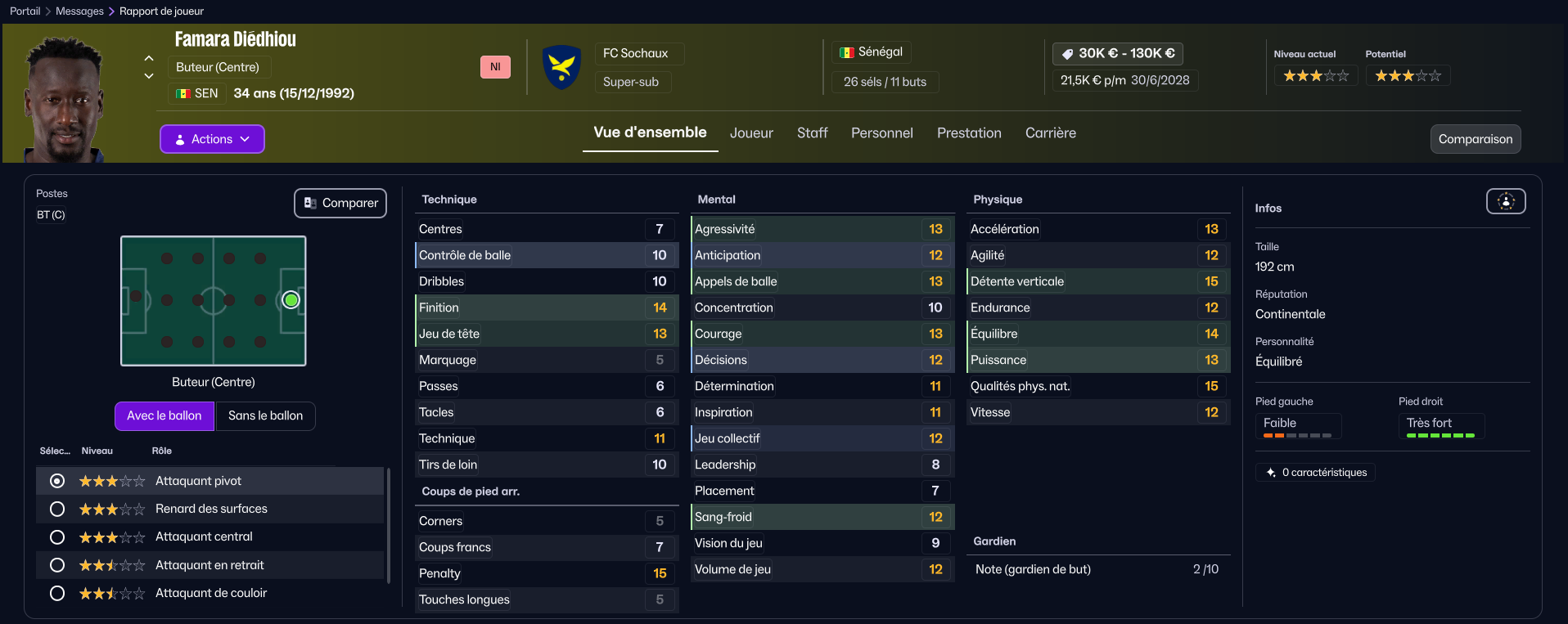The image size is (1568, 624).
Task: Click the Comparer button
Action: pyautogui.click(x=340, y=203)
